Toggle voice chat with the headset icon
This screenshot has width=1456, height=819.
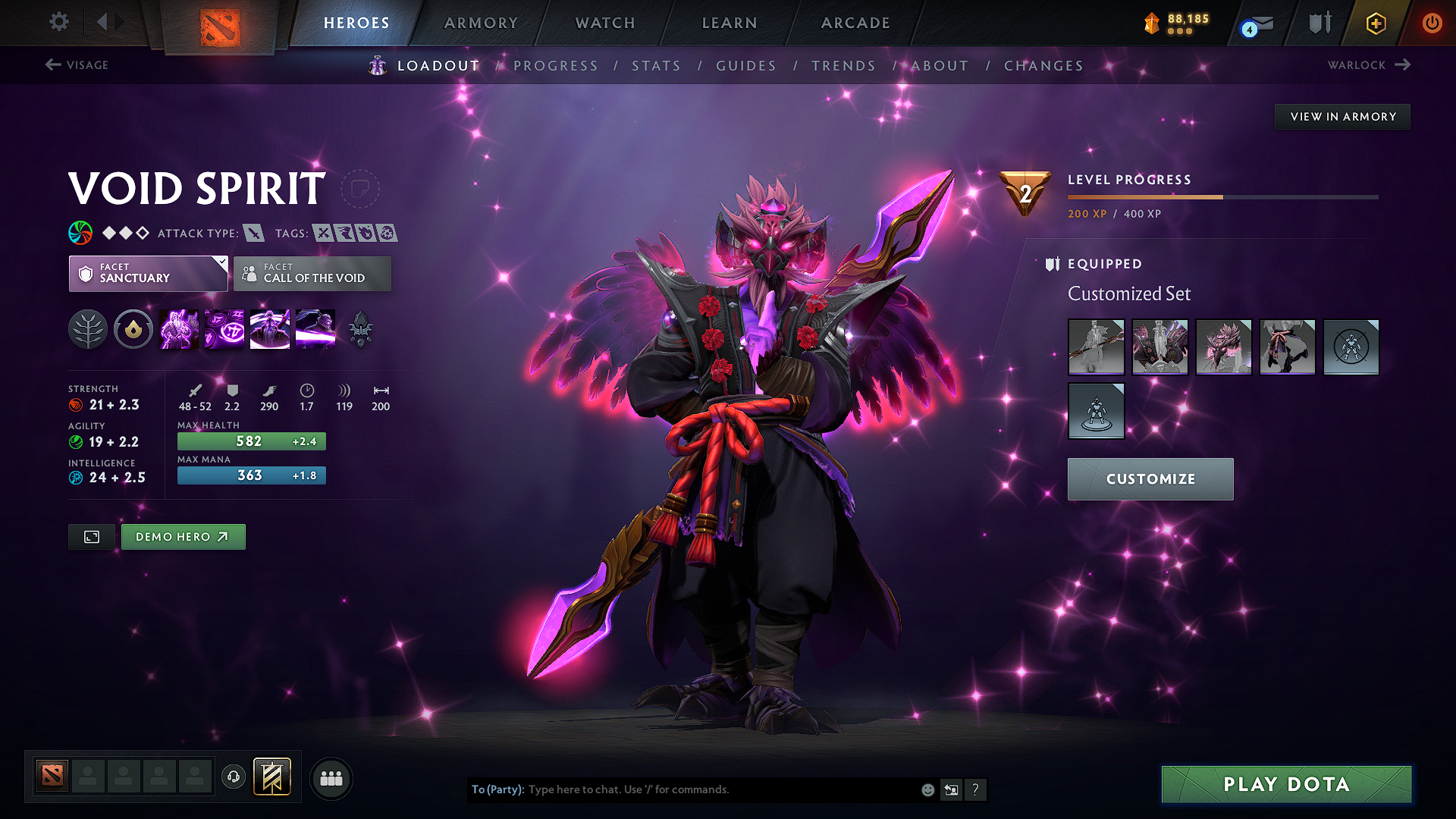[x=233, y=778]
